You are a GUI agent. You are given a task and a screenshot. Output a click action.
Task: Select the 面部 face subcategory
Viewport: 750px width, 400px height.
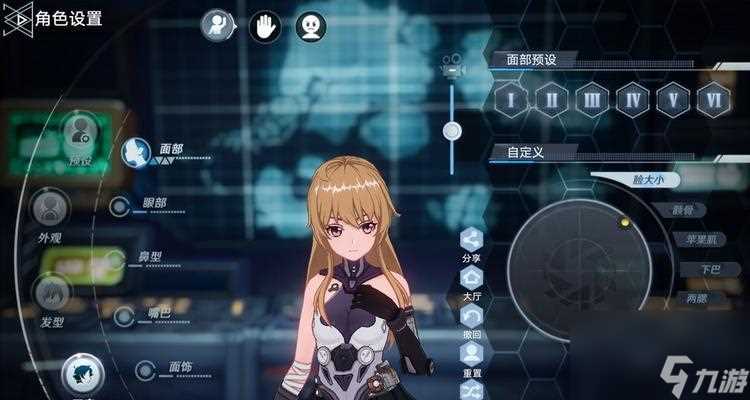tap(134, 153)
